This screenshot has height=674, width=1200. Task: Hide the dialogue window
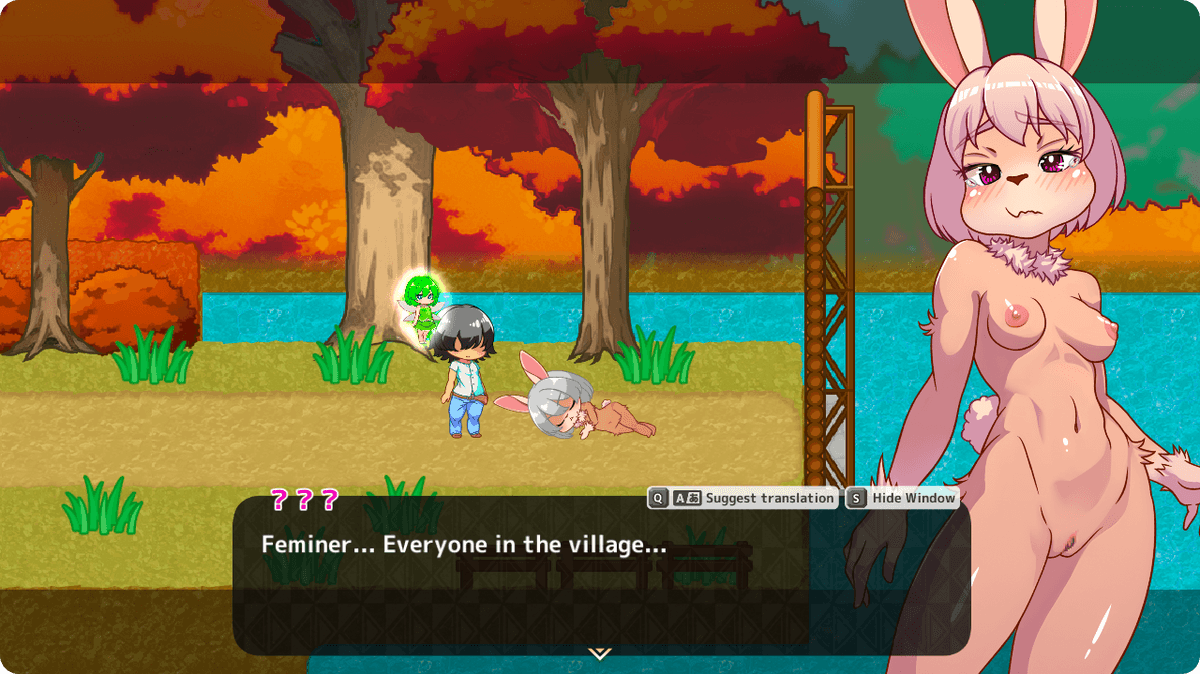click(x=902, y=498)
